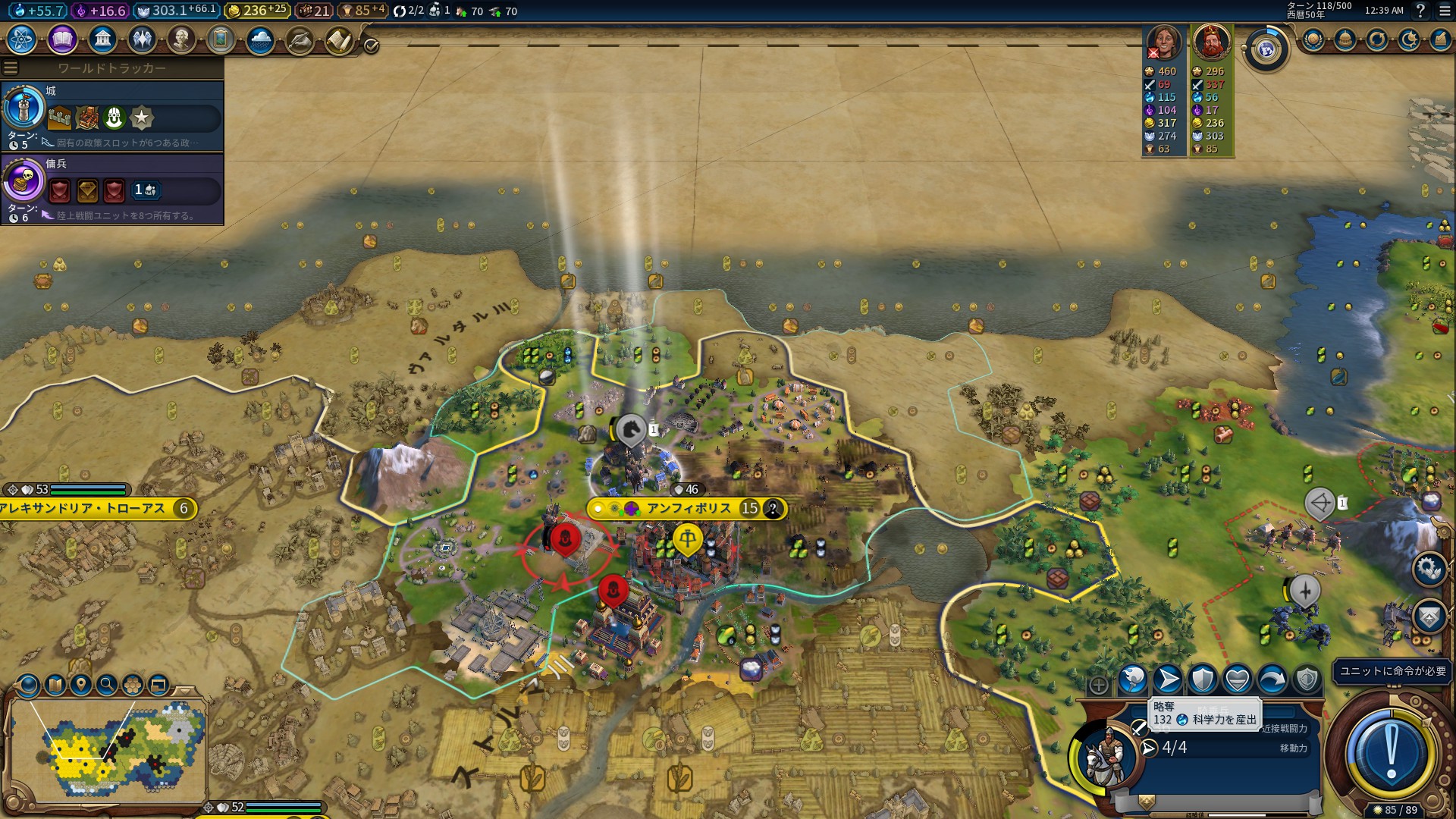Select the アンフィポリス city banner
The height and width of the screenshot is (819, 1456).
pos(688,508)
